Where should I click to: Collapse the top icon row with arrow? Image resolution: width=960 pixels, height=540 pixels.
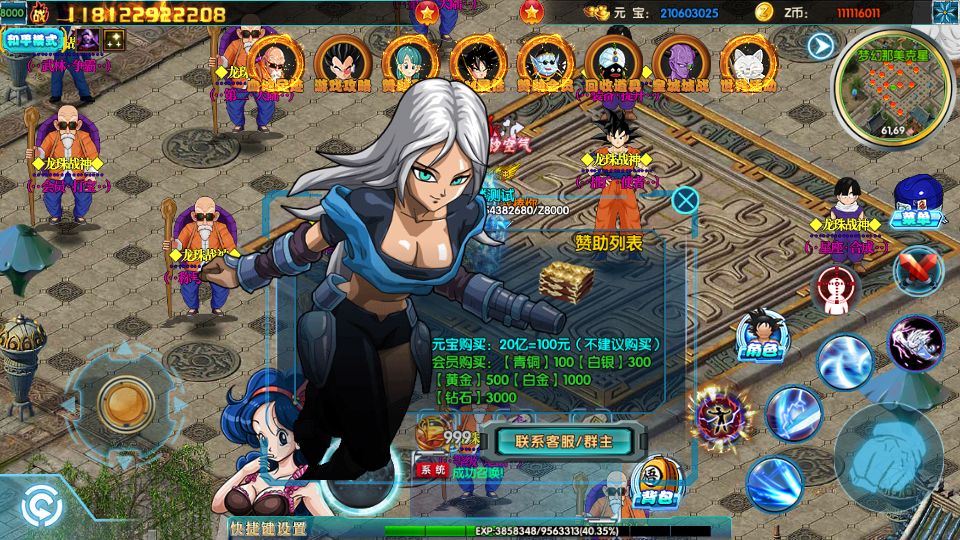(x=821, y=46)
